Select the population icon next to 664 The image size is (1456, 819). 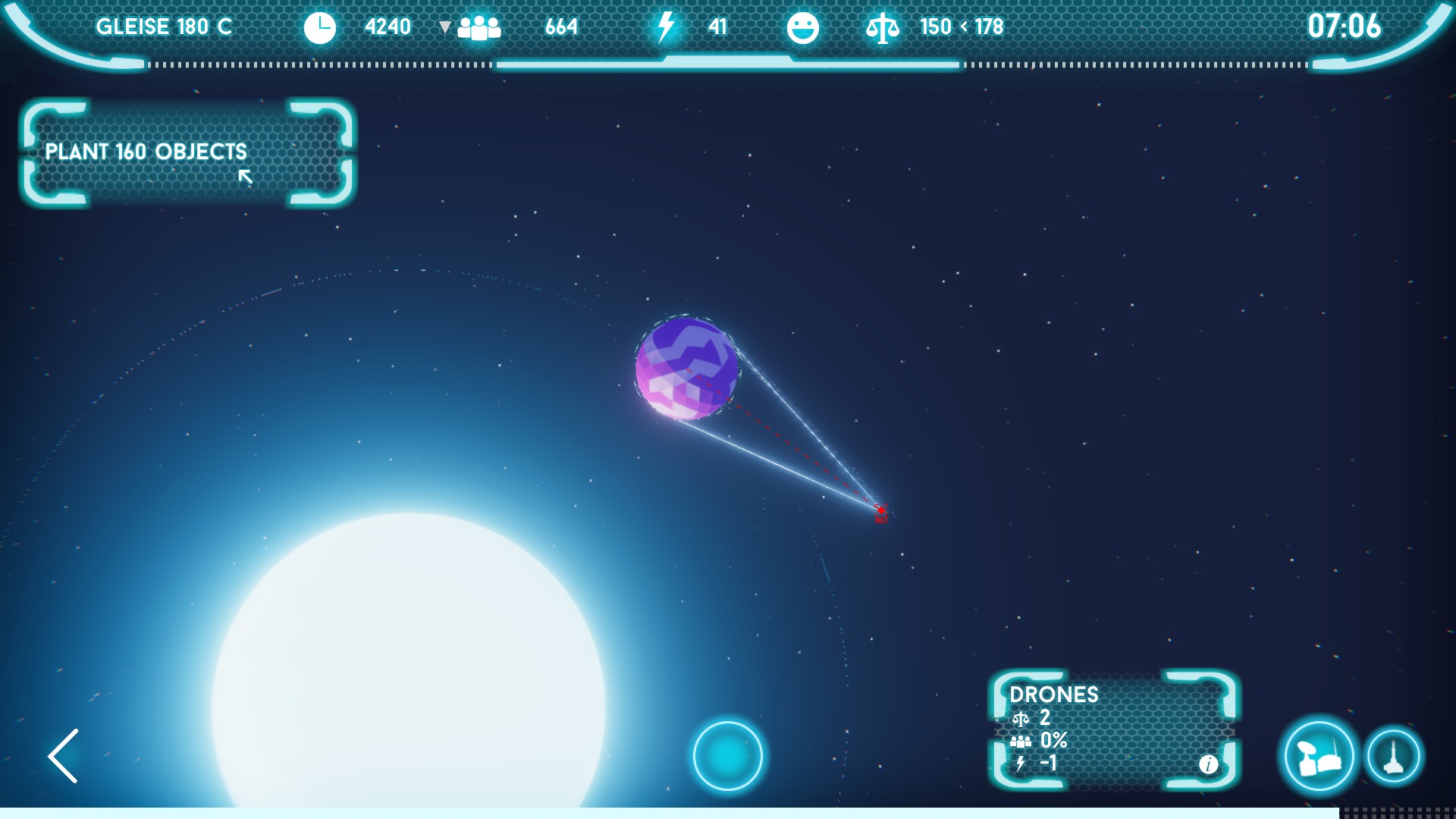(x=480, y=27)
